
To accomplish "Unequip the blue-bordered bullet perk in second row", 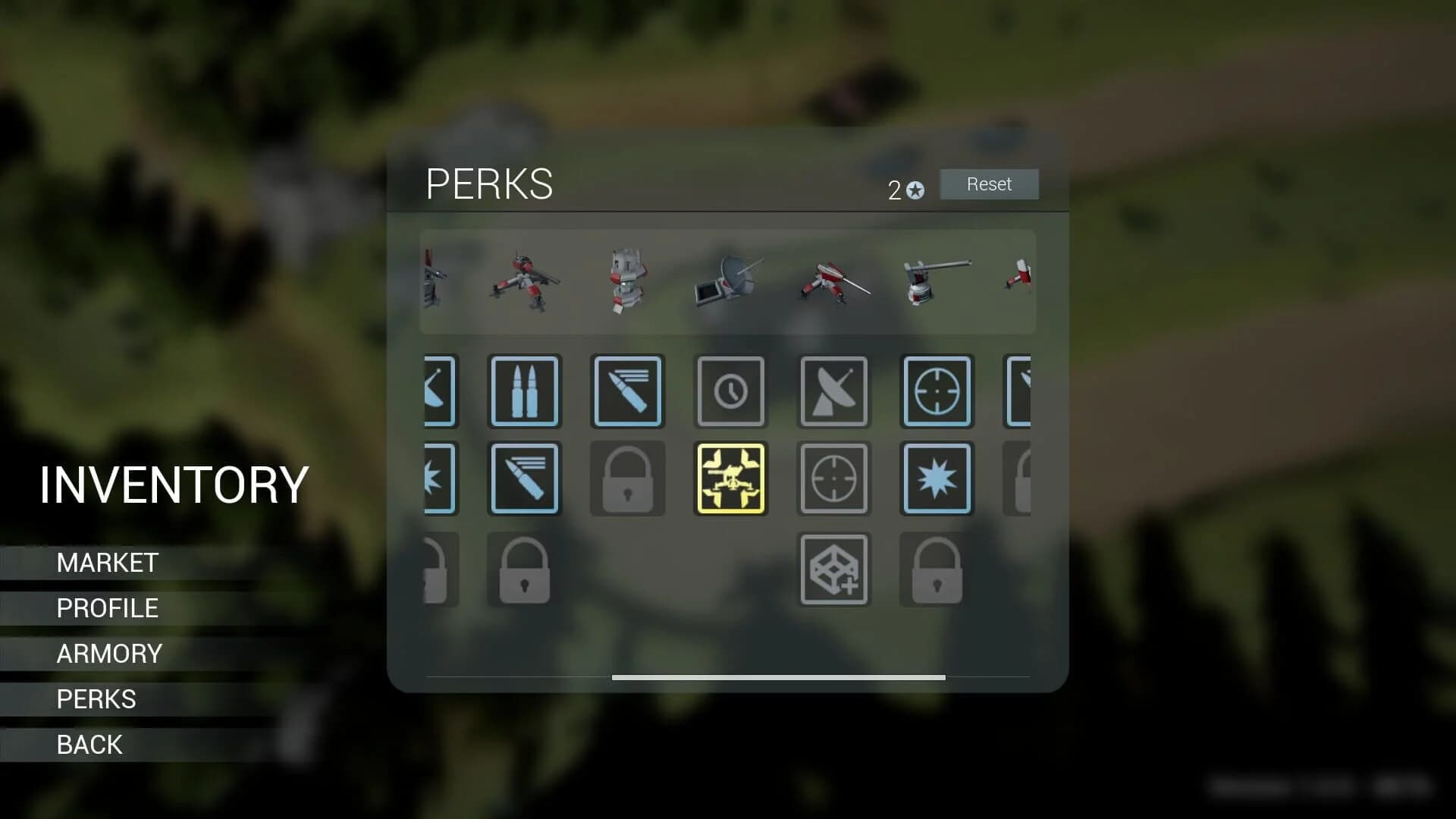I will 525,479.
